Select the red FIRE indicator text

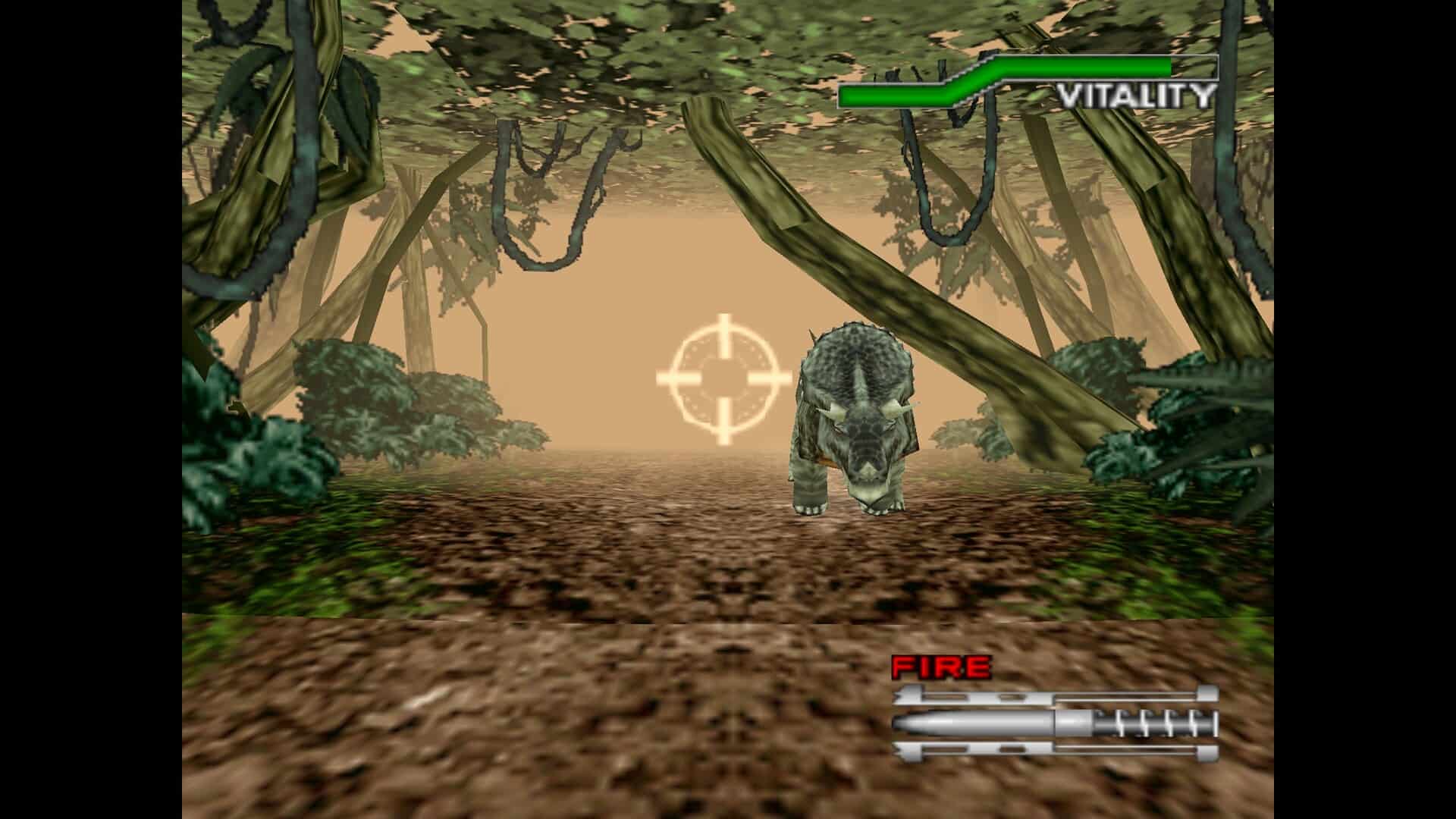click(x=940, y=667)
